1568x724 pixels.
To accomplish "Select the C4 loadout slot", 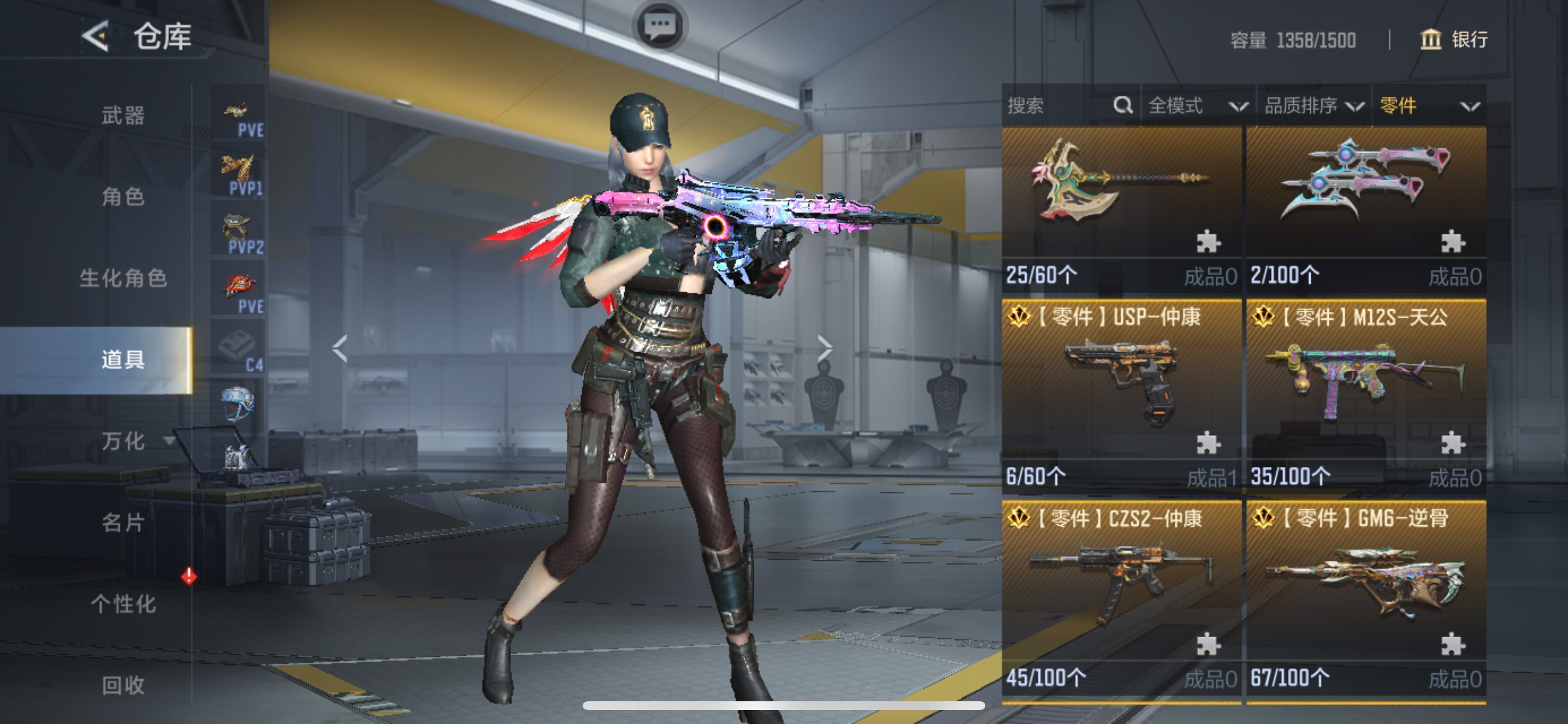I will pos(239,350).
